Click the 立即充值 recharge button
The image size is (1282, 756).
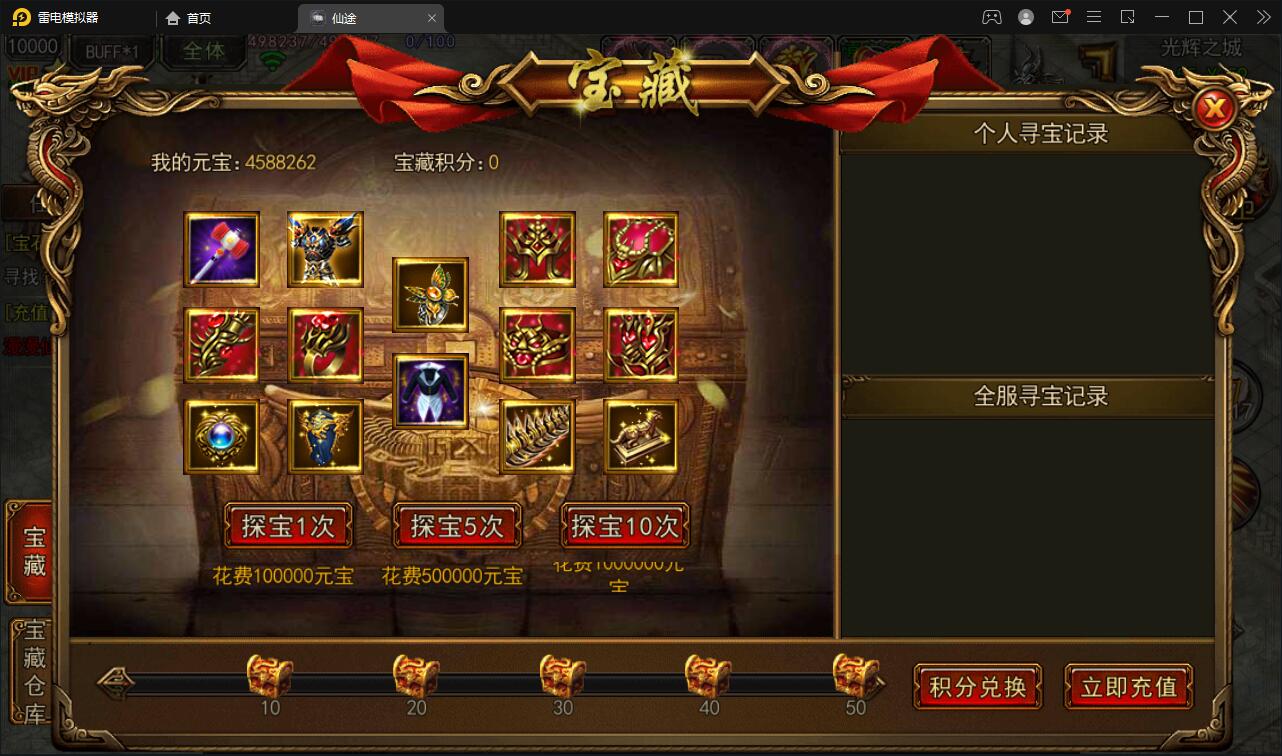click(1128, 687)
